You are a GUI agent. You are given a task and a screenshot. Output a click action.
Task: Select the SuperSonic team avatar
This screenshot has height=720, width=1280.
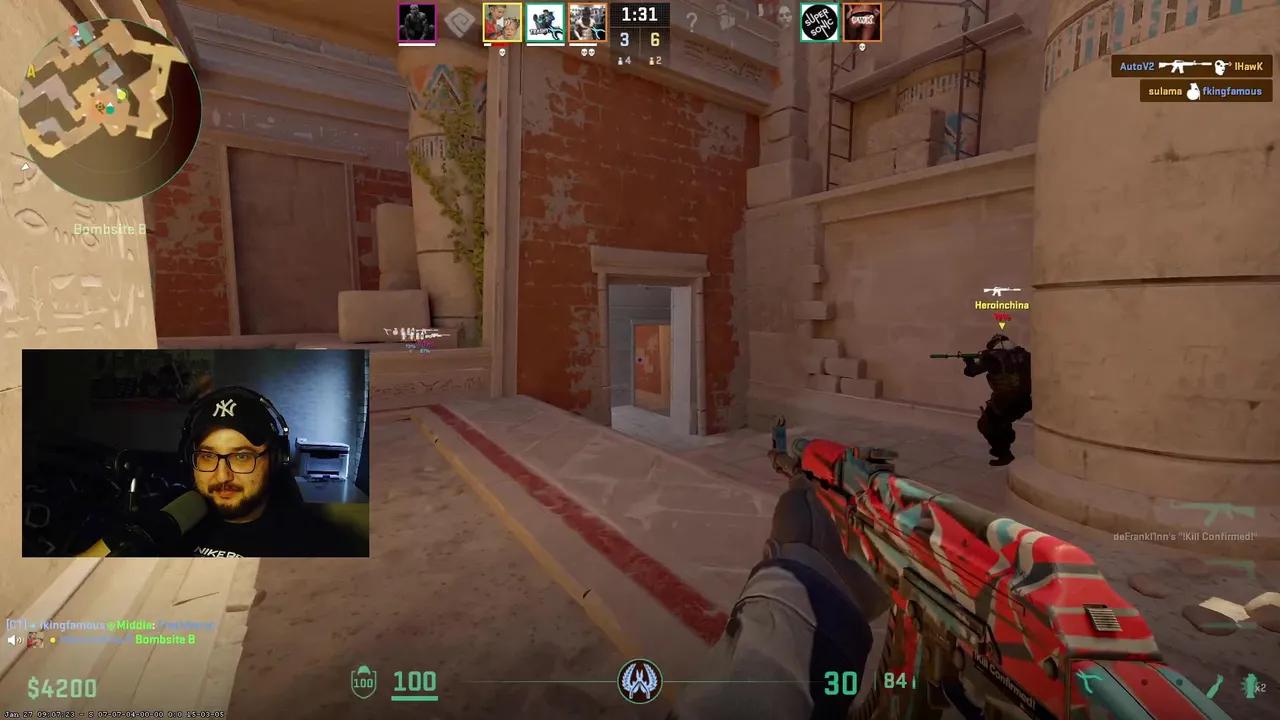tap(819, 22)
